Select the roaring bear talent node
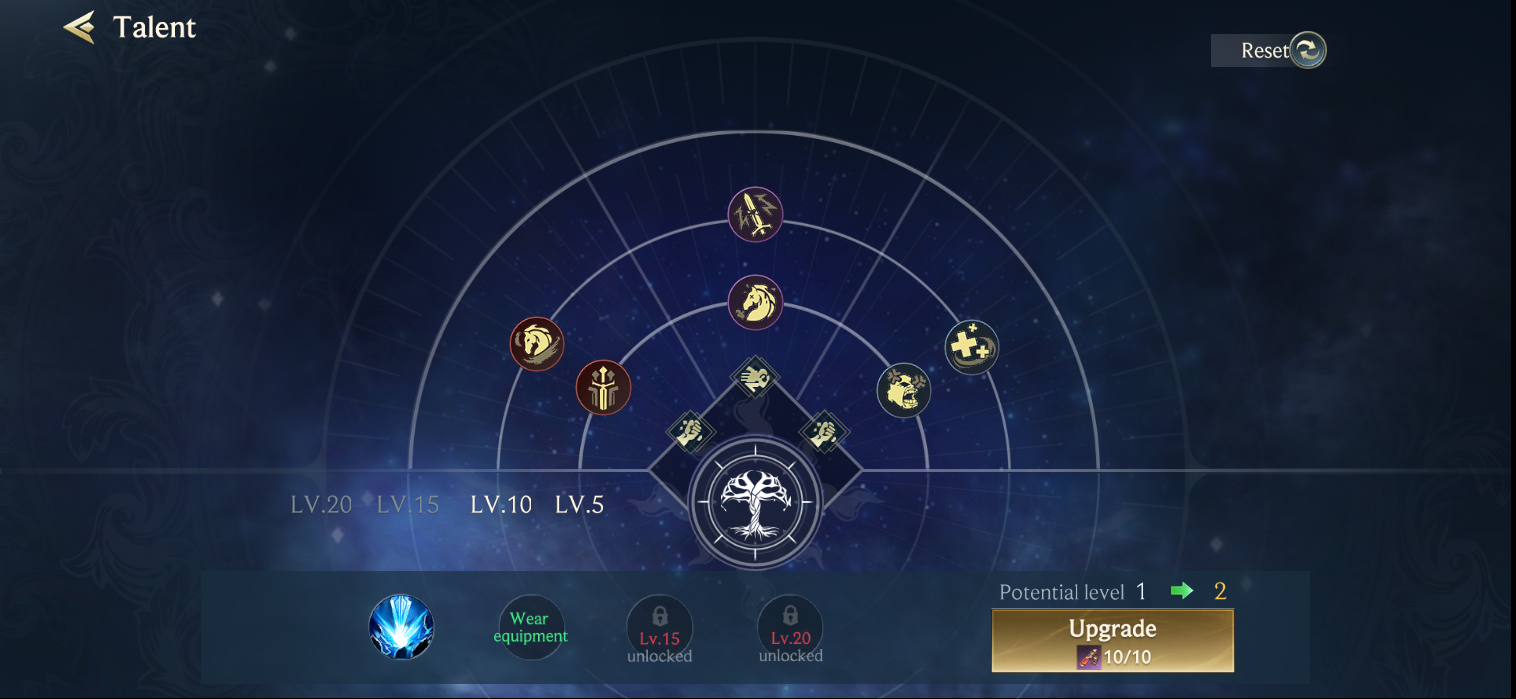Screen dimensions: 1516x699 904,390
